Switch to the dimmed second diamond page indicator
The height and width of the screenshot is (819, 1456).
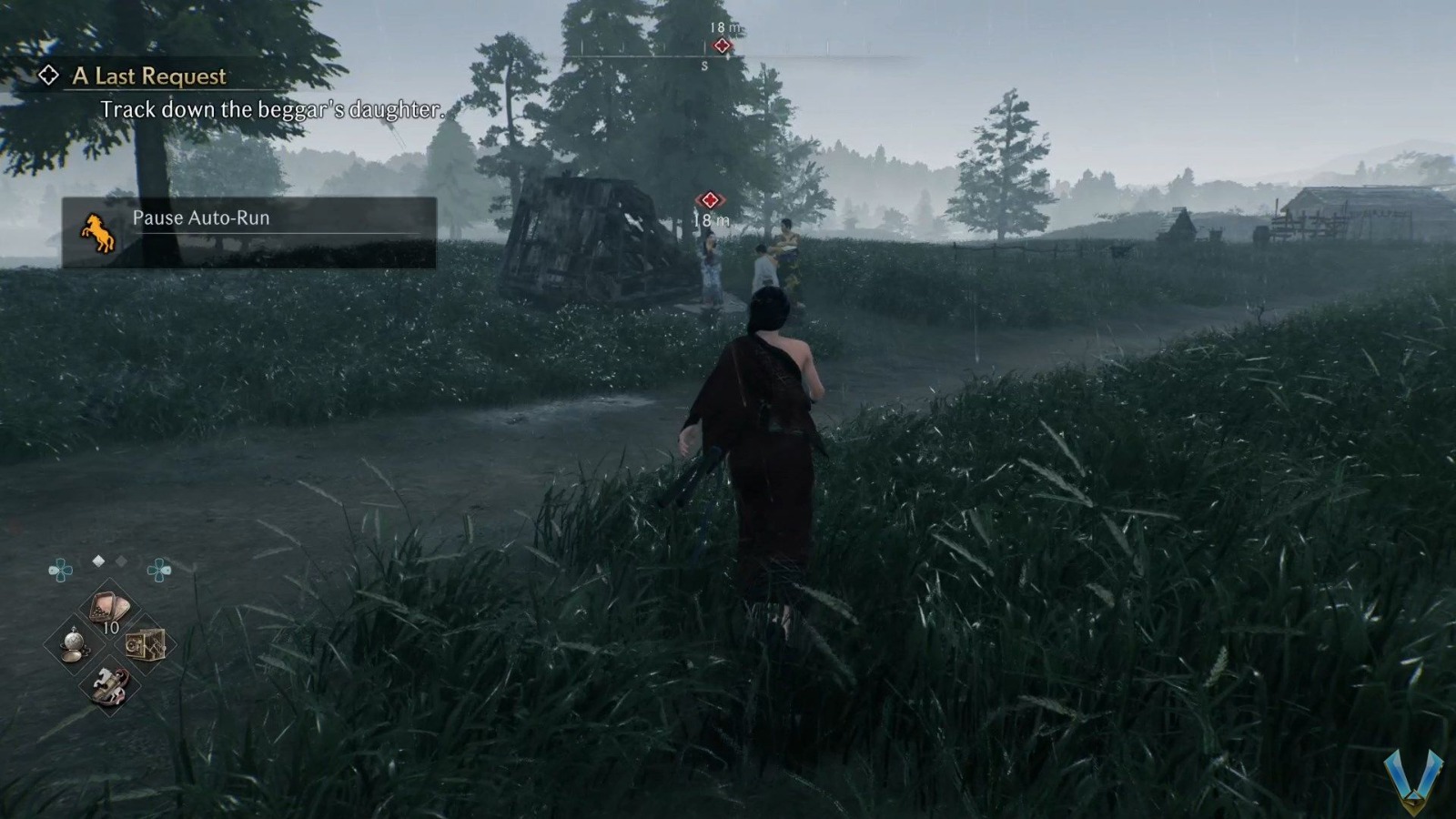(120, 561)
